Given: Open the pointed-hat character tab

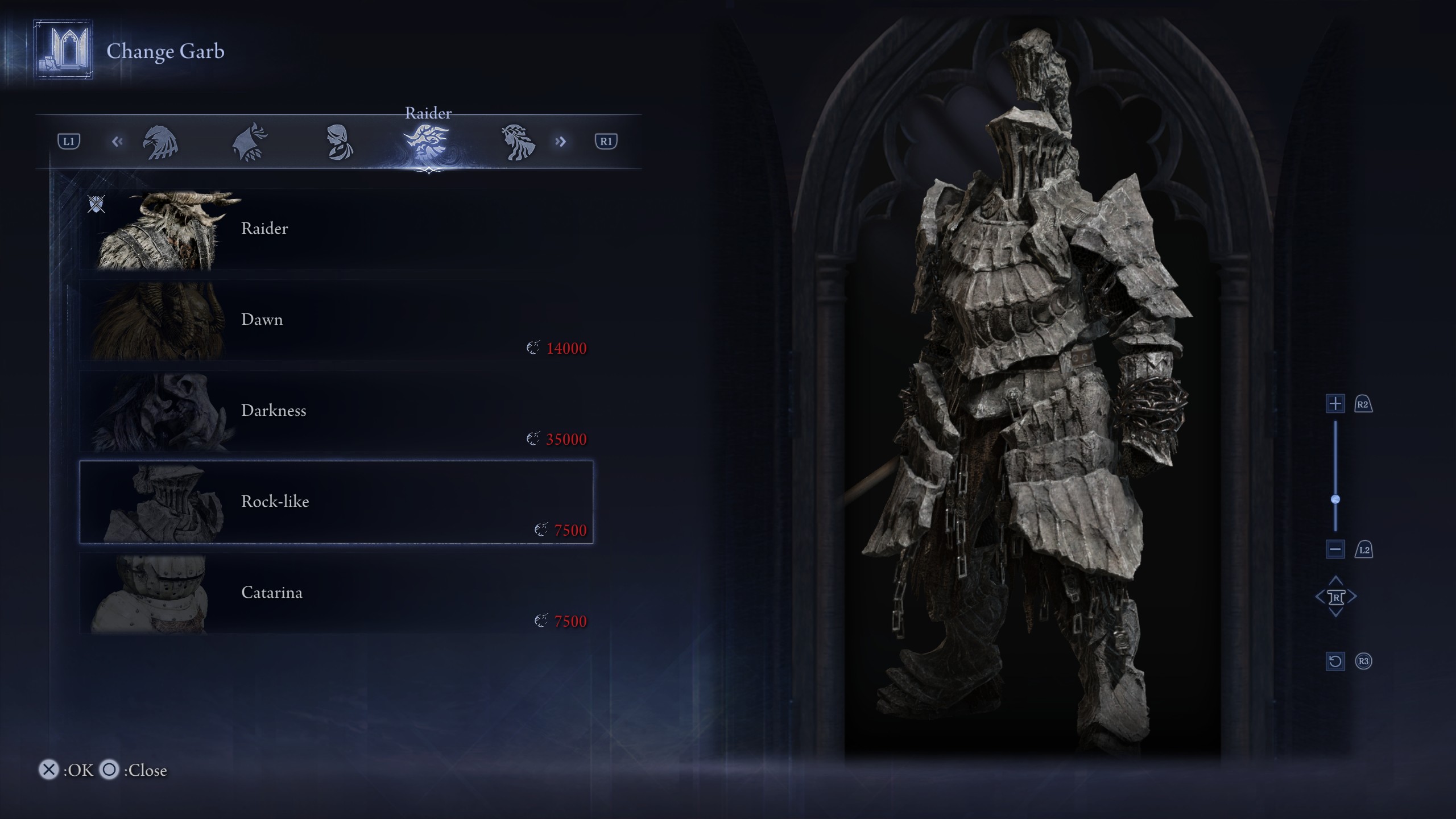Looking at the screenshot, I should [x=250, y=142].
